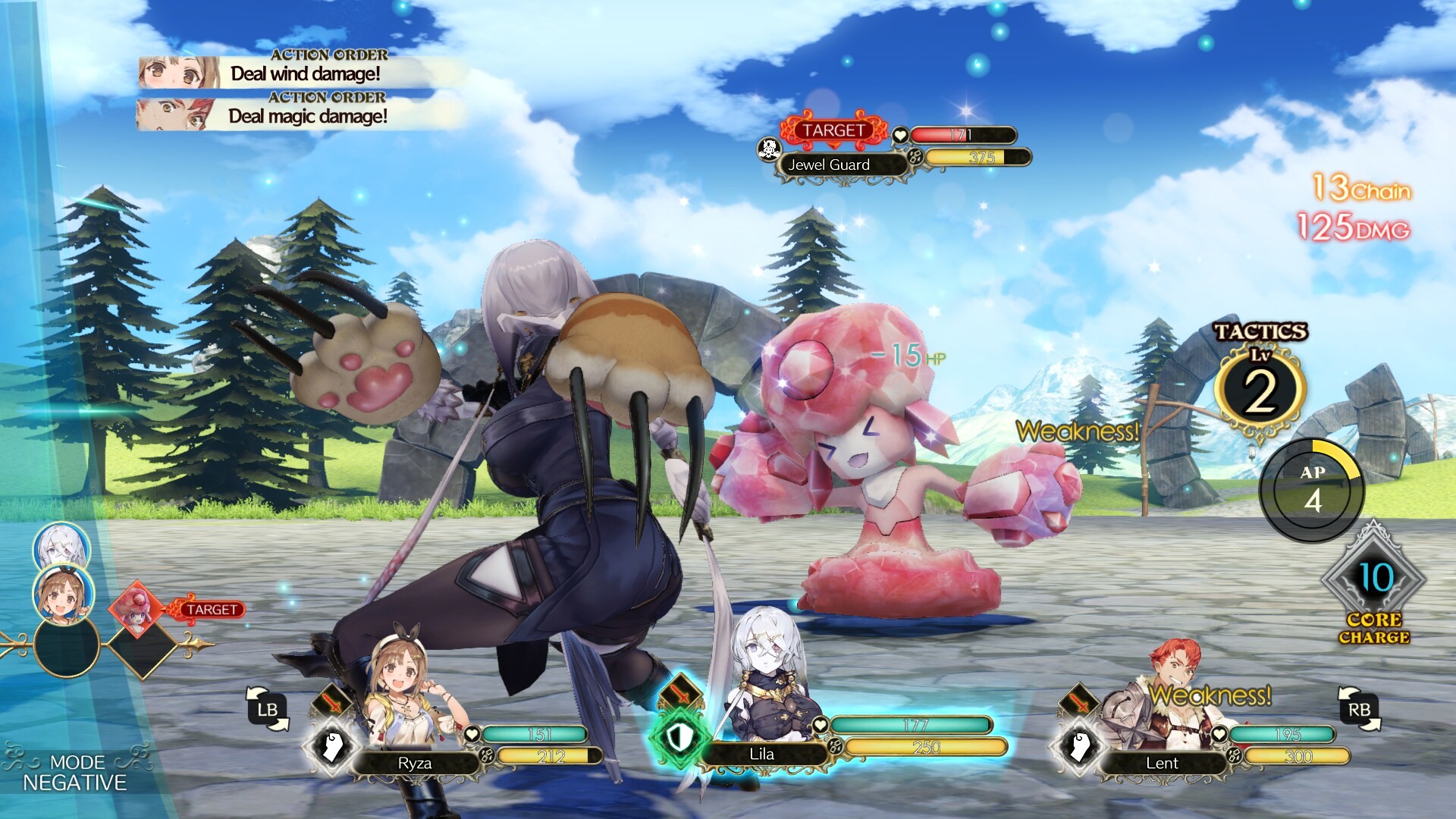This screenshot has width=1456, height=819.
Task: Click the dice icon near Ryza's yellow AP bar
Action: click(x=488, y=755)
